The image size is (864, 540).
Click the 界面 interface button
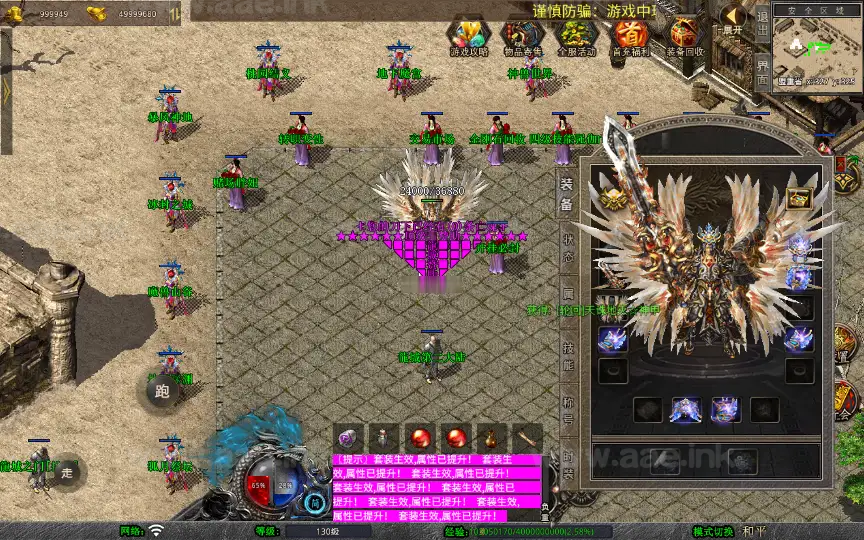tap(762, 68)
